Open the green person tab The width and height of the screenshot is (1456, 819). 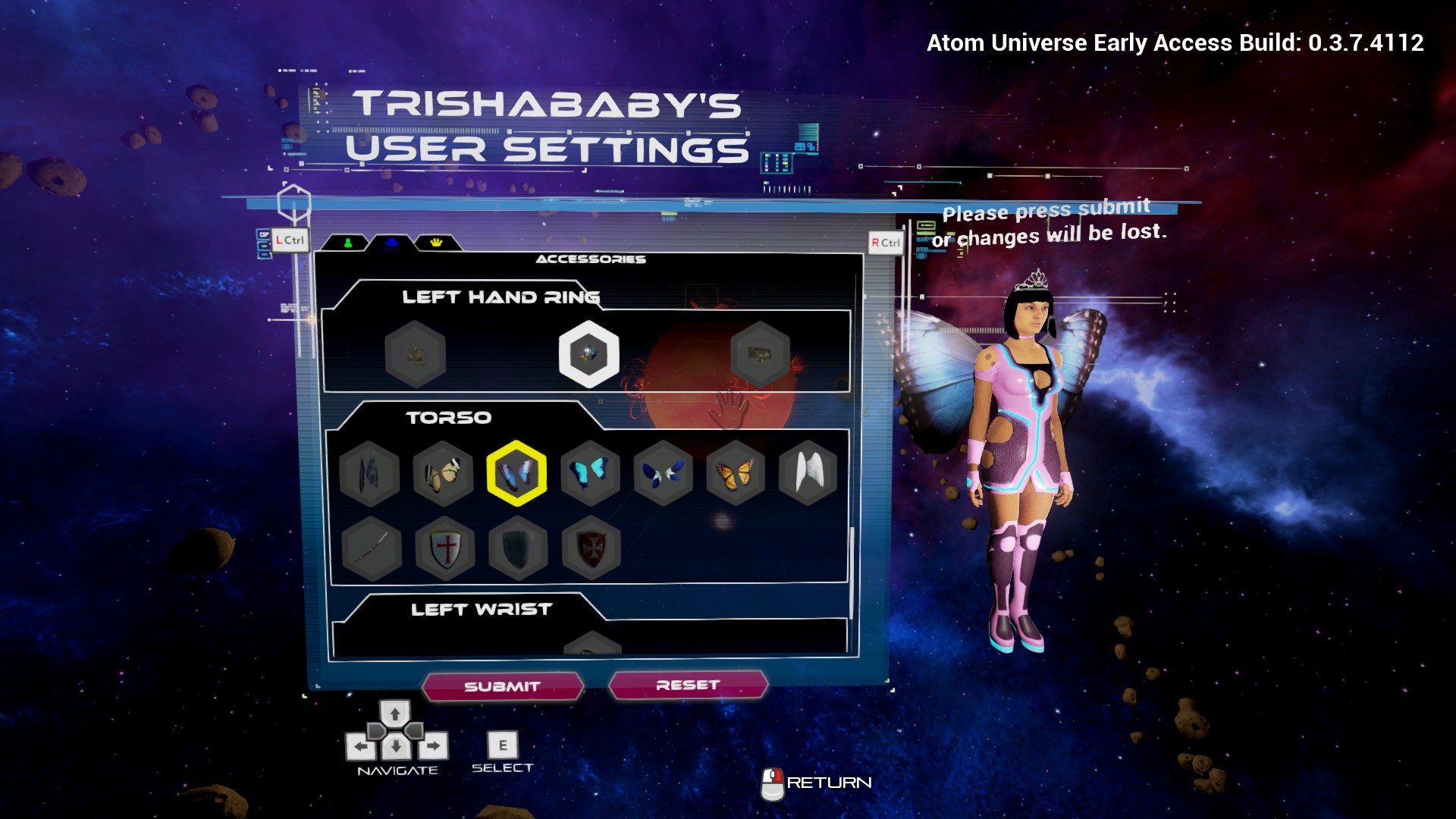(347, 243)
